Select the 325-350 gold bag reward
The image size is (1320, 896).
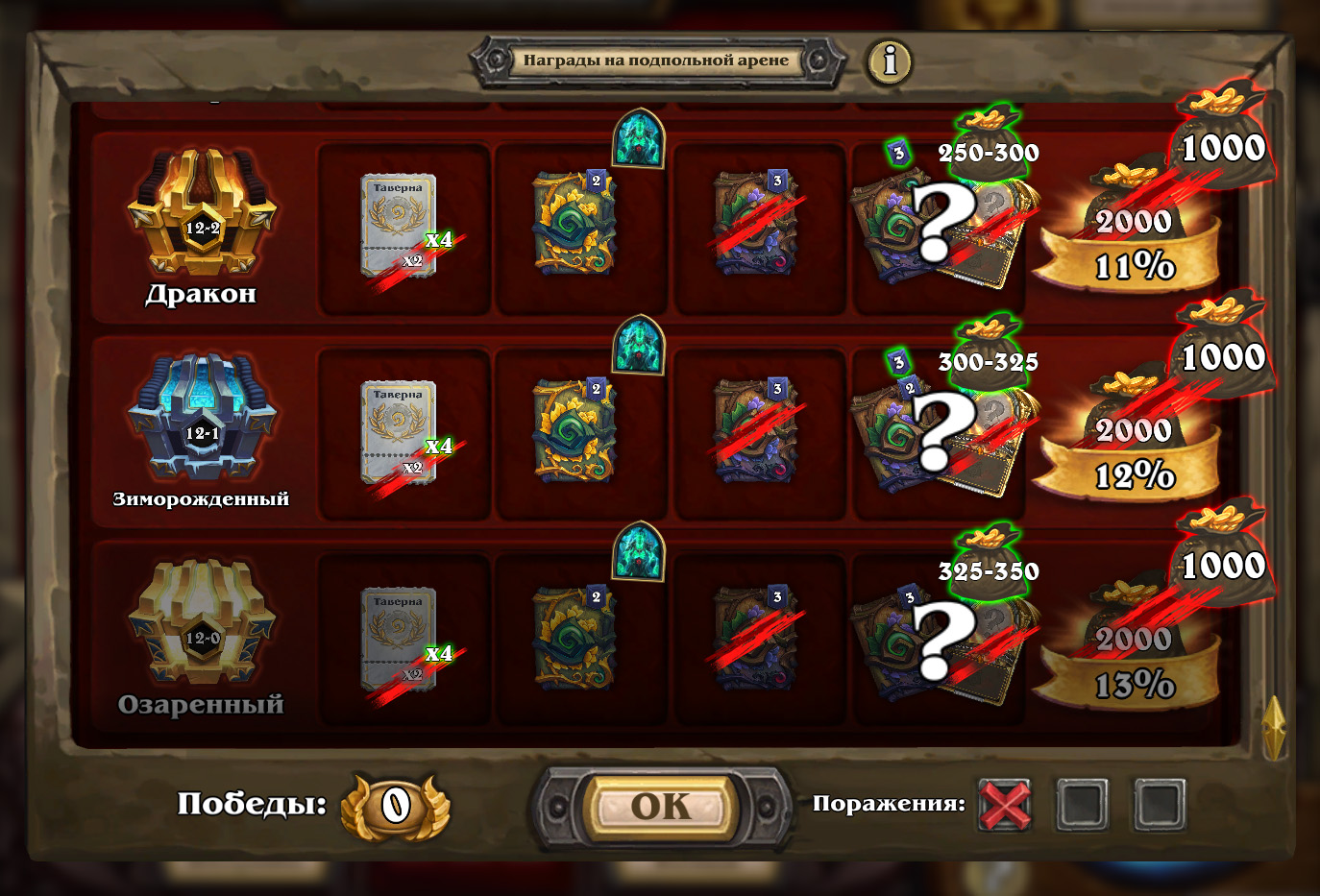tap(988, 563)
